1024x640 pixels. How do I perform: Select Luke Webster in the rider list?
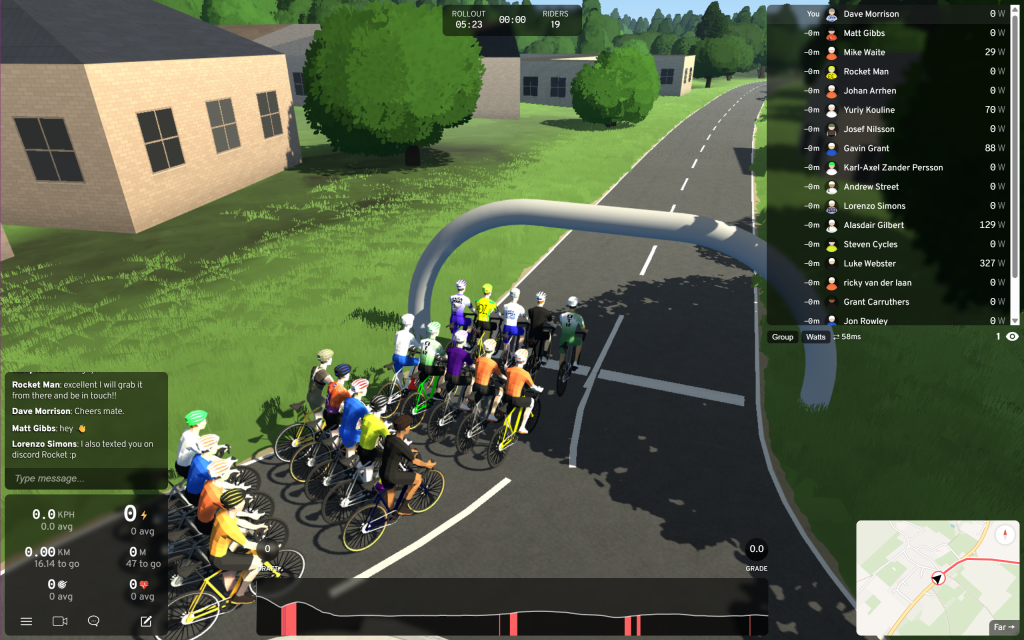click(870, 263)
